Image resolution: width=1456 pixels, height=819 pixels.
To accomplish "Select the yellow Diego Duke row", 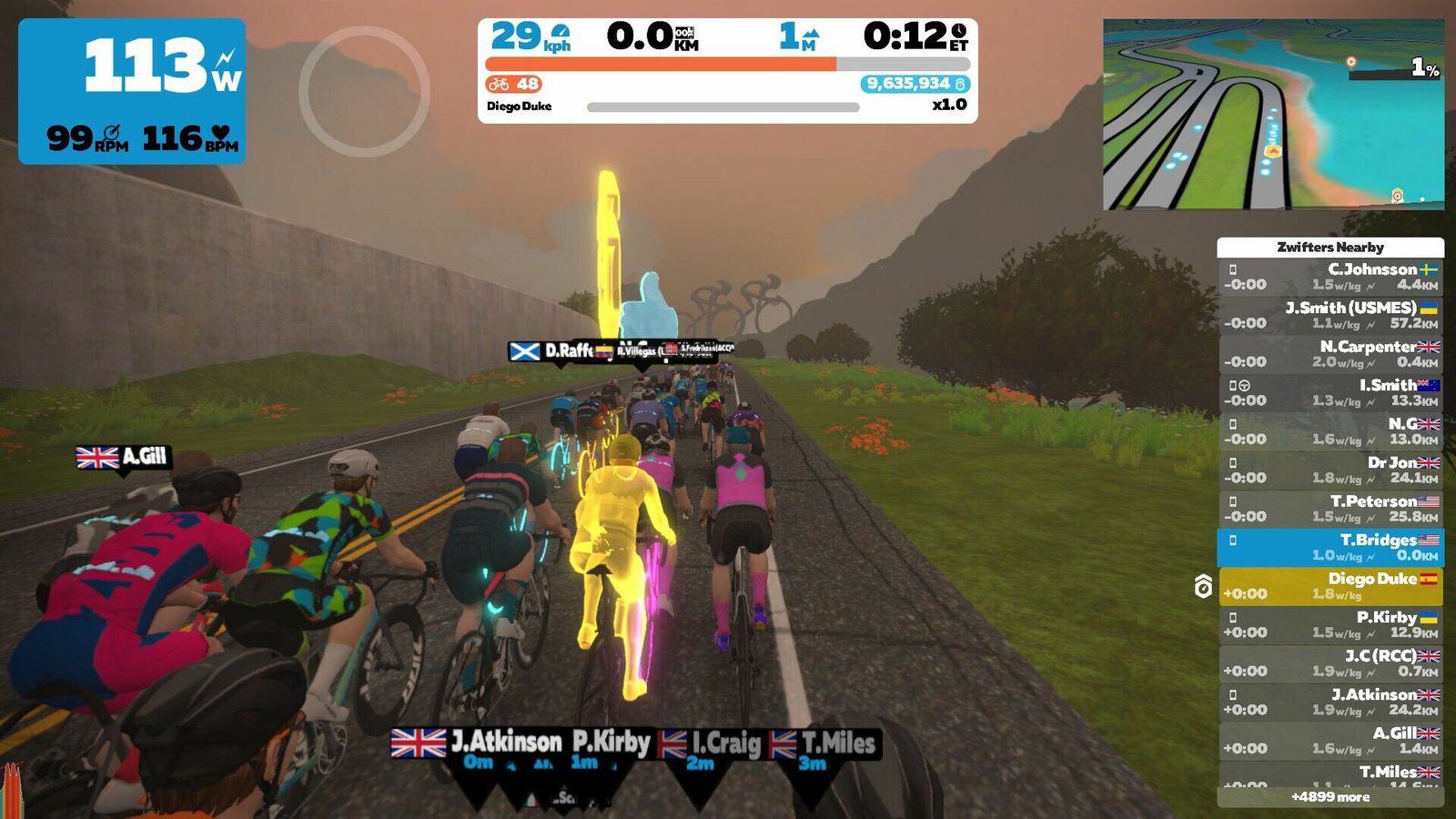I will point(1330,586).
